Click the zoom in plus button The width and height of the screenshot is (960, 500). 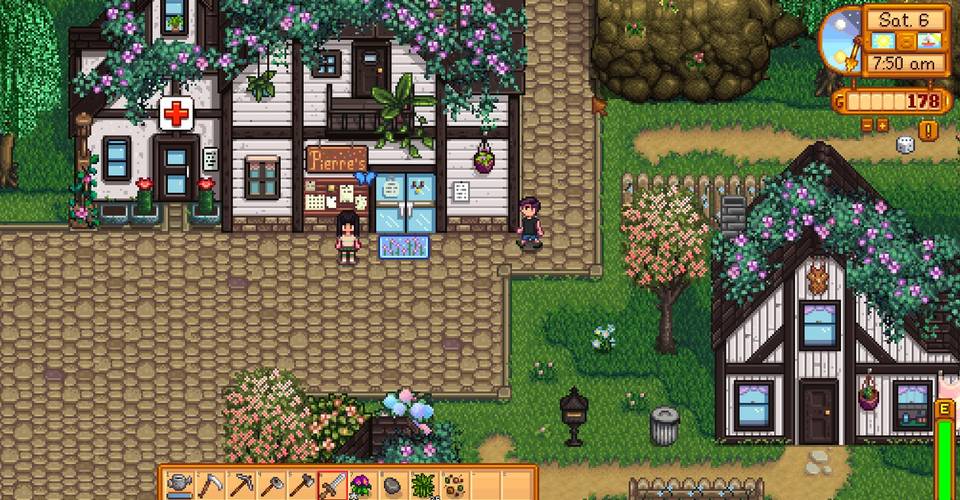882,125
